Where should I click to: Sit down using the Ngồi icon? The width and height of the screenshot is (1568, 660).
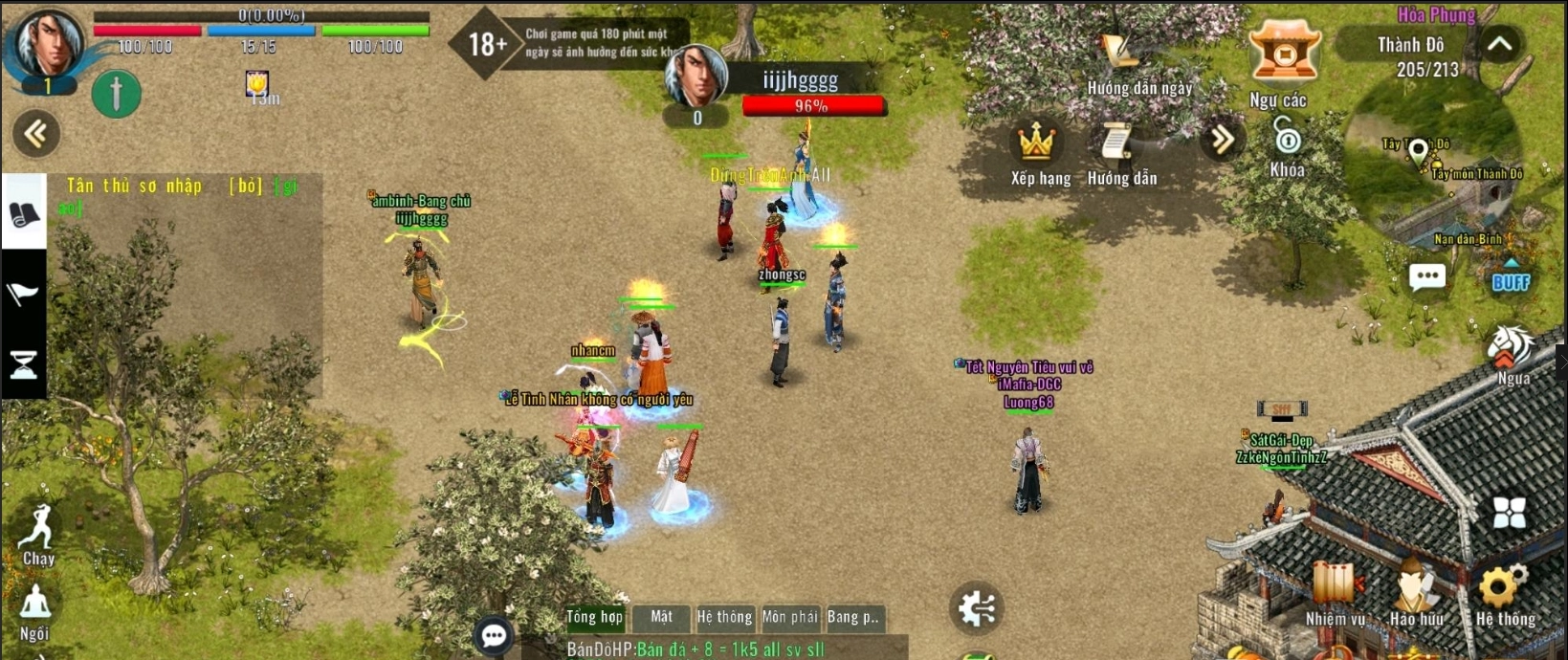click(35, 608)
